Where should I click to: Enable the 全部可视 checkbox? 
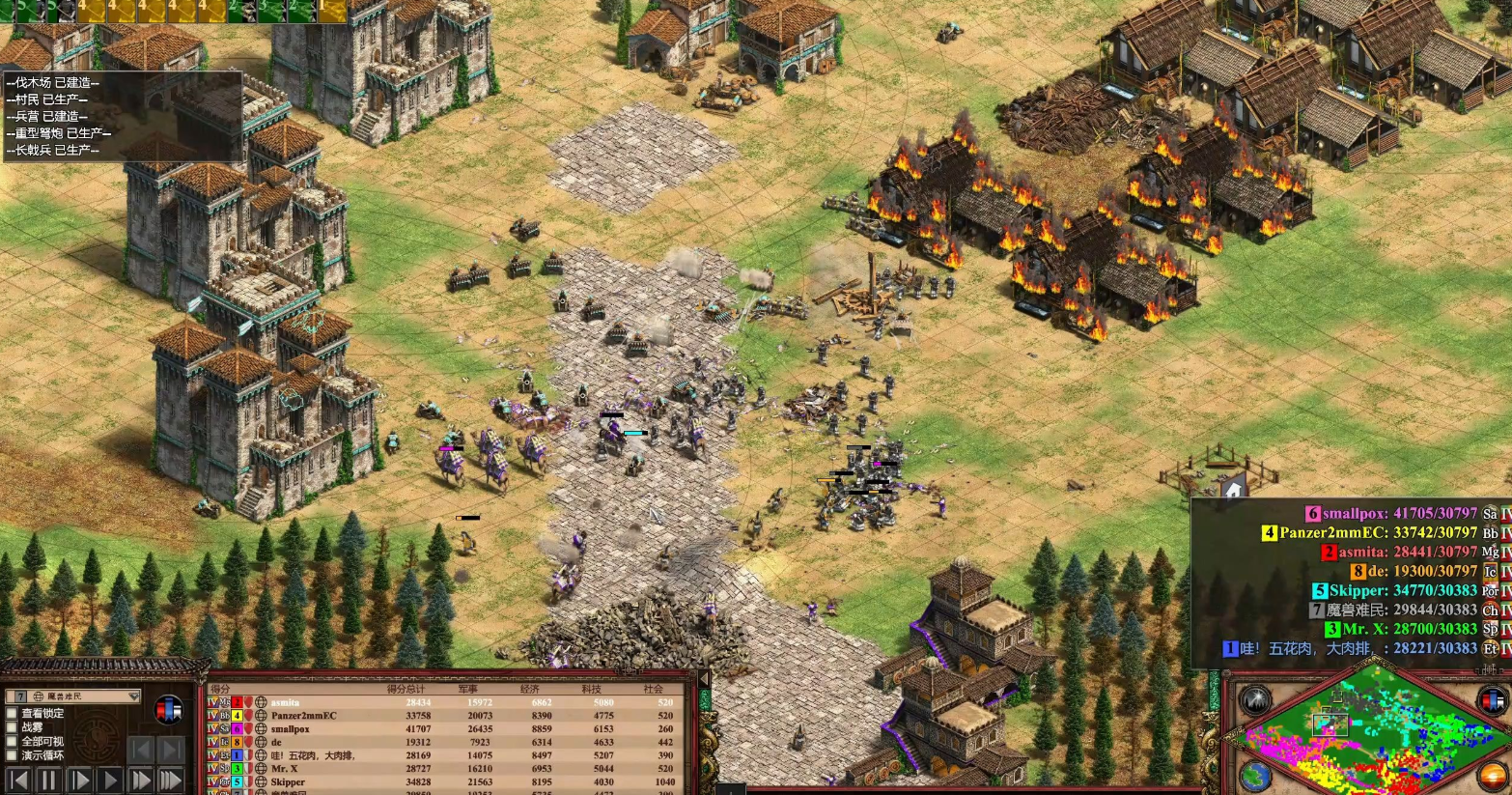[13, 742]
